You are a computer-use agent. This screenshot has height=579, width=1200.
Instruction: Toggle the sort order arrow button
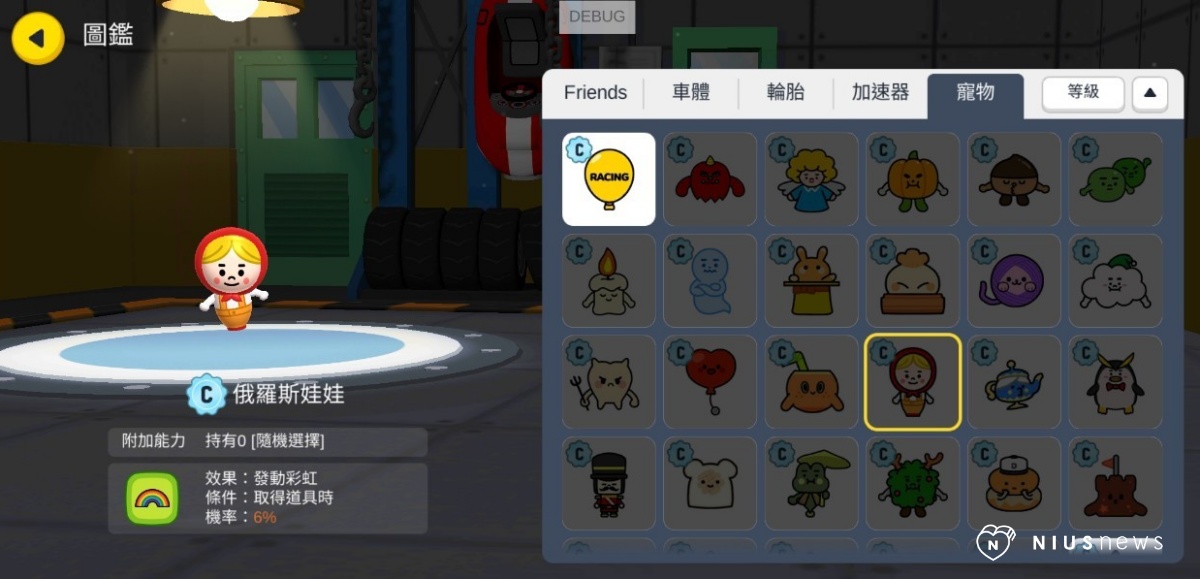tap(1149, 93)
